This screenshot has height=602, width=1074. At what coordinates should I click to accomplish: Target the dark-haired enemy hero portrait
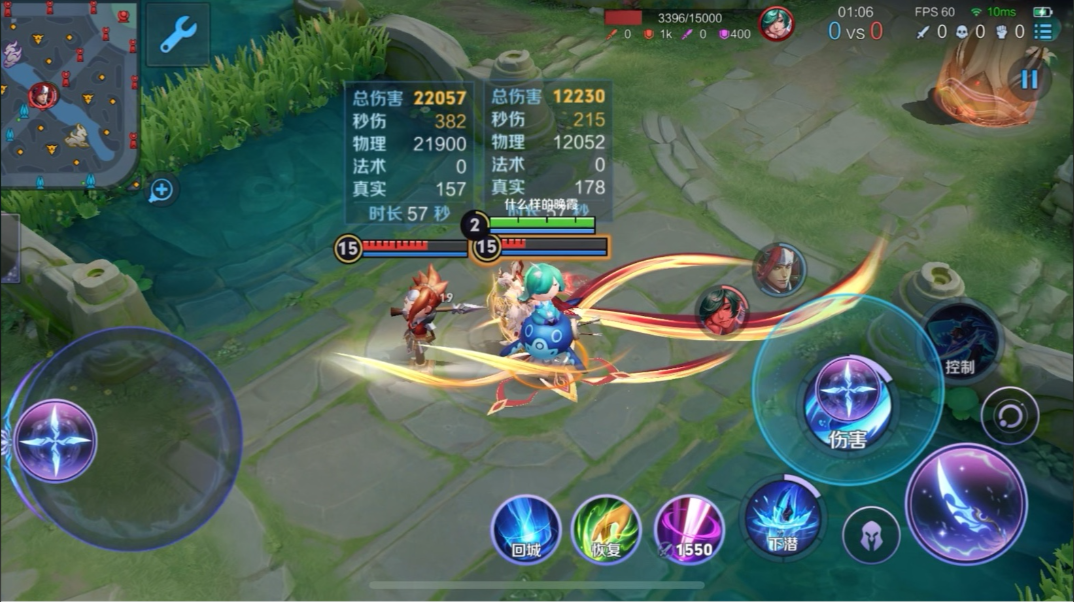[722, 310]
